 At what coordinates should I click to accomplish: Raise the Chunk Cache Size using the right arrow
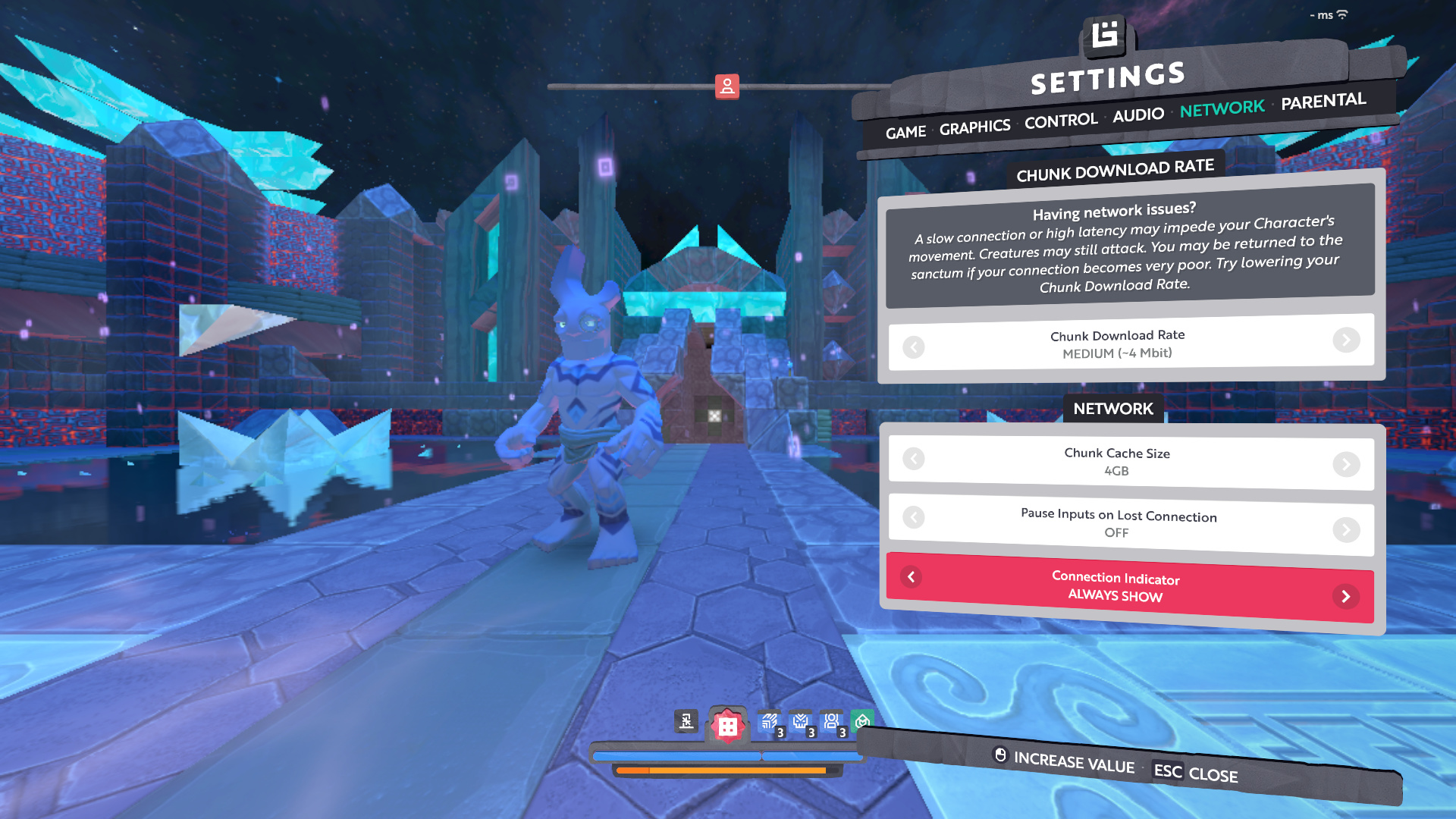click(1346, 464)
